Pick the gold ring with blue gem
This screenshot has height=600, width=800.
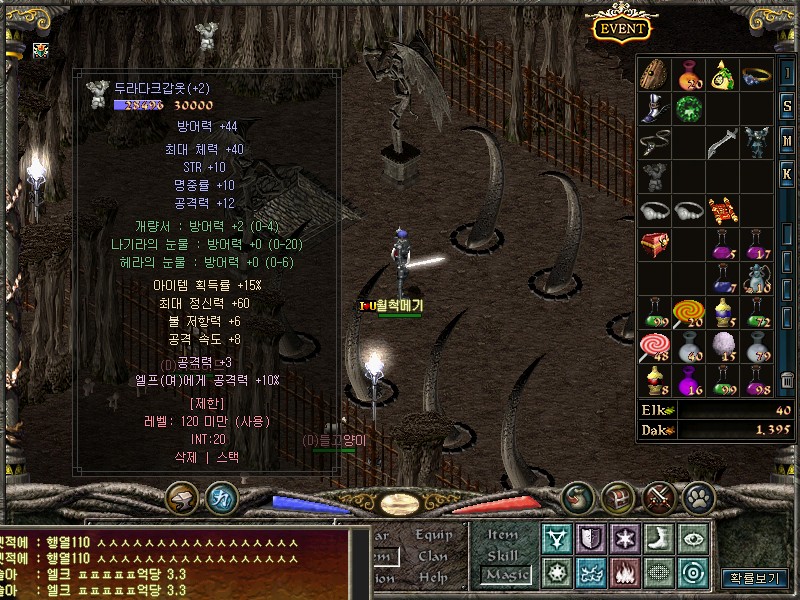[756, 75]
